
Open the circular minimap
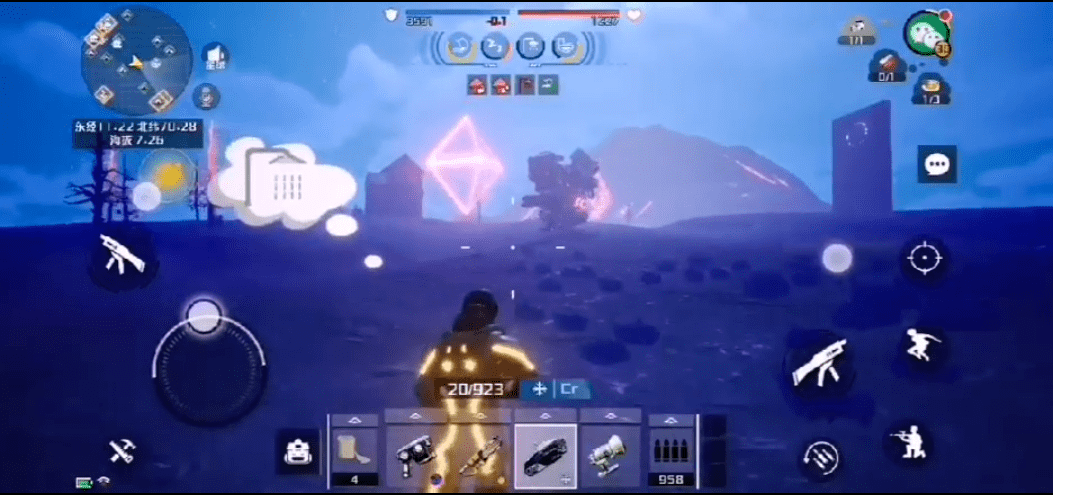pyautogui.click(x=136, y=61)
